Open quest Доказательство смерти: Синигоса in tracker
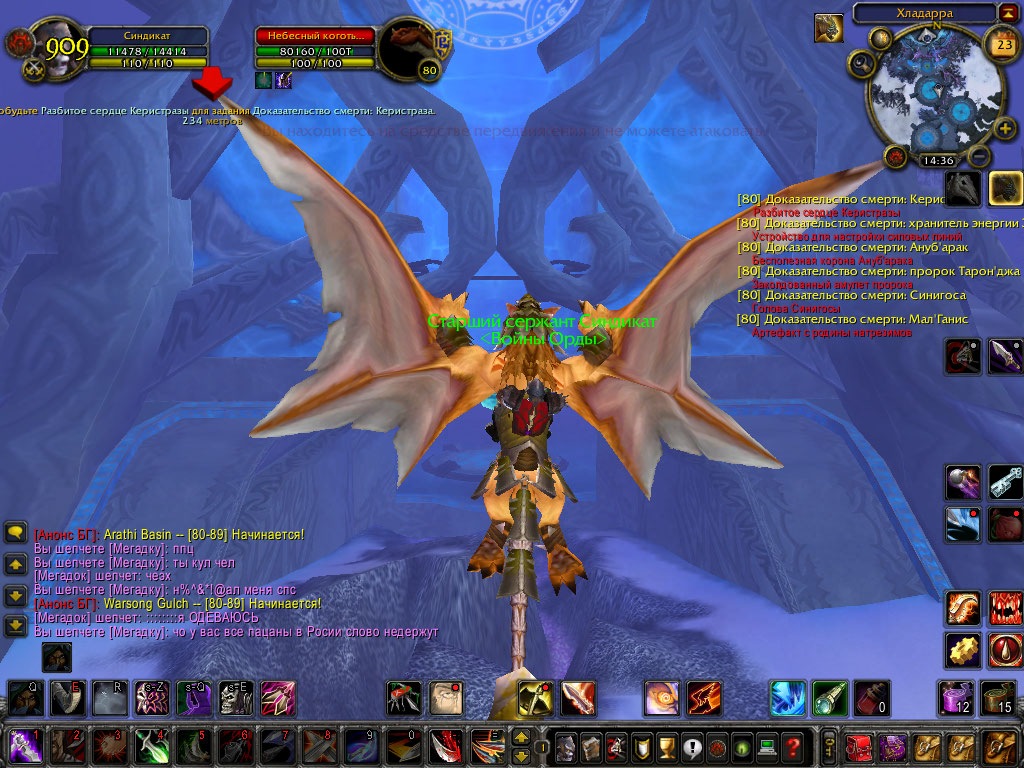 (866, 295)
